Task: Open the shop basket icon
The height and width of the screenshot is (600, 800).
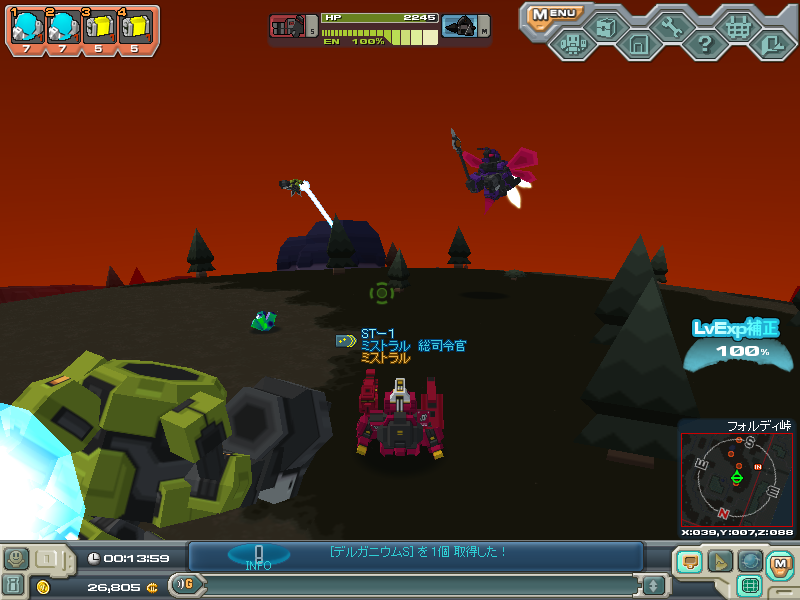Action: (738, 27)
